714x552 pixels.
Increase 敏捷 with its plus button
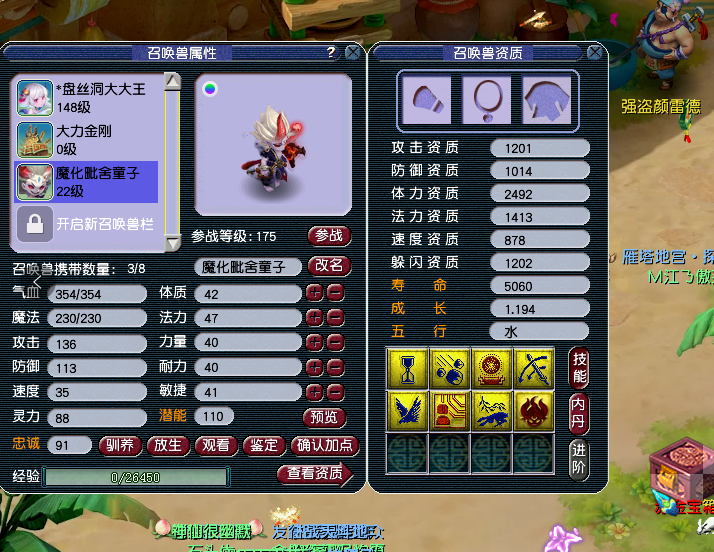click(314, 392)
